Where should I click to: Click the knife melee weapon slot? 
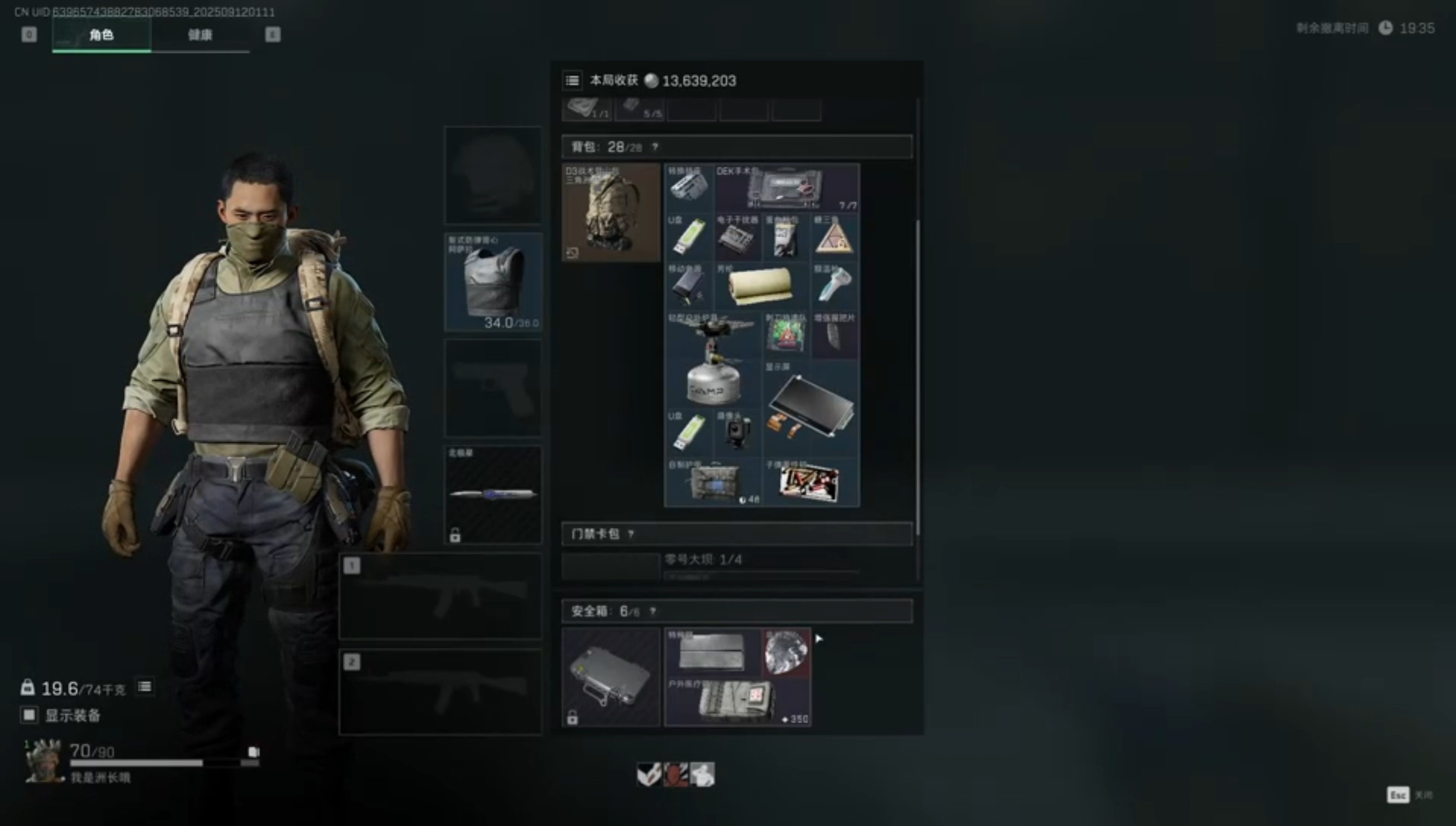(x=492, y=494)
